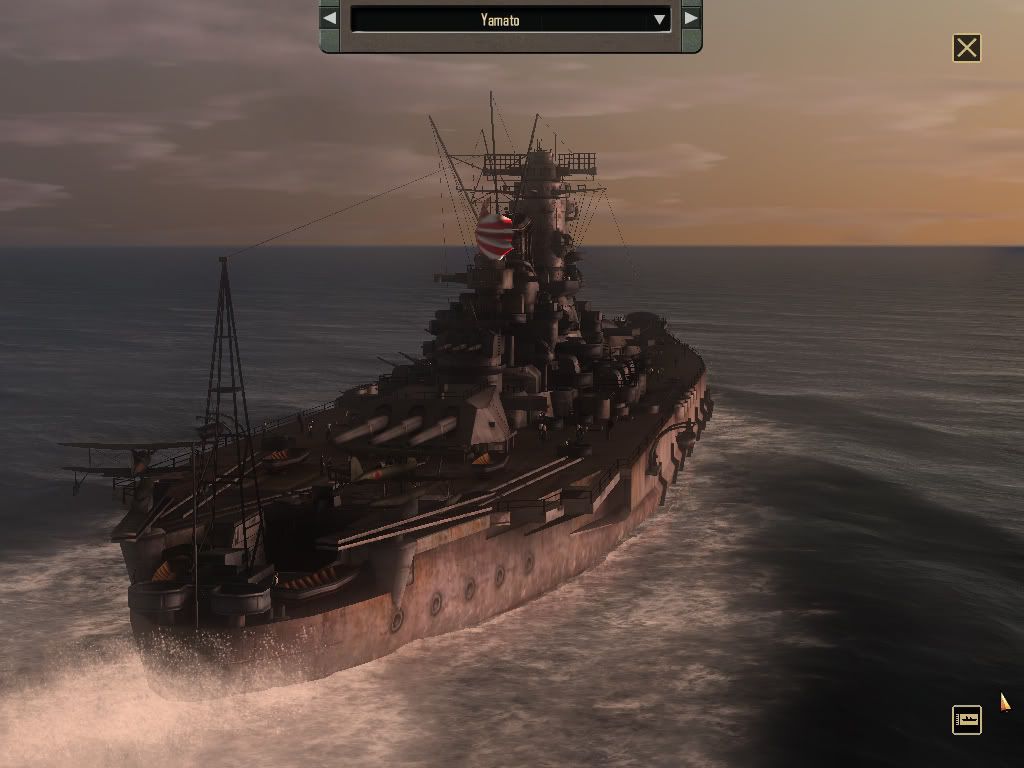1024x768 pixels.
Task: Go to the previous ship with left arrow
Action: tap(330, 18)
